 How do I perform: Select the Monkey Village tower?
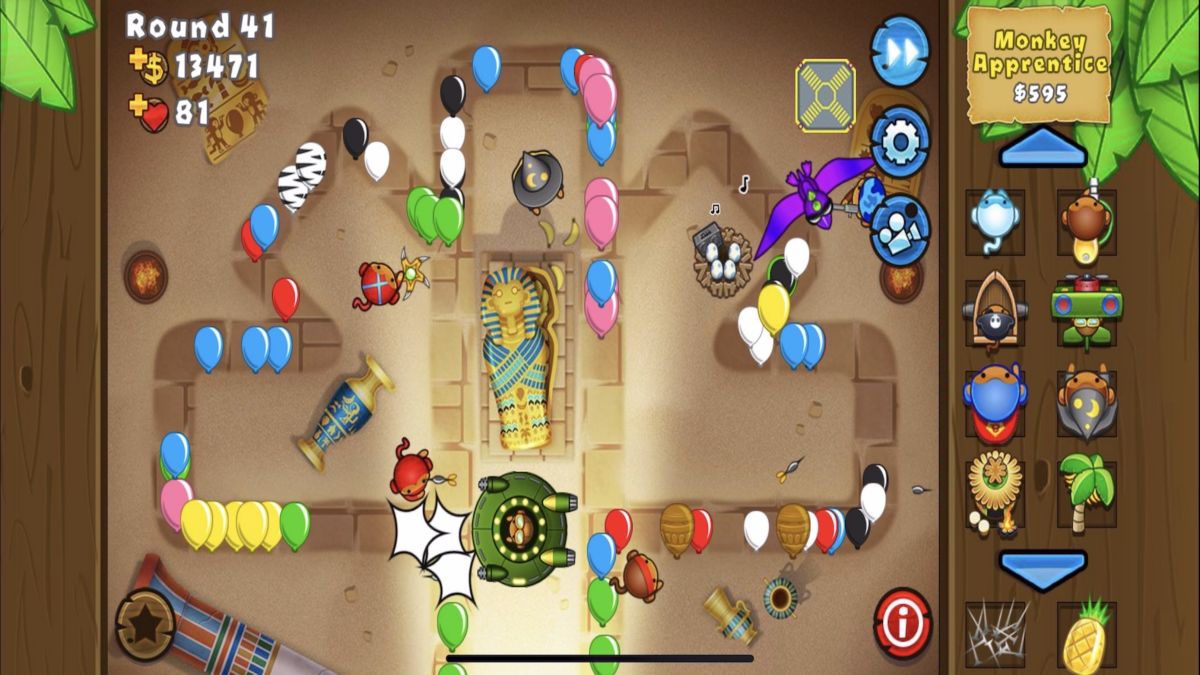(x=995, y=492)
